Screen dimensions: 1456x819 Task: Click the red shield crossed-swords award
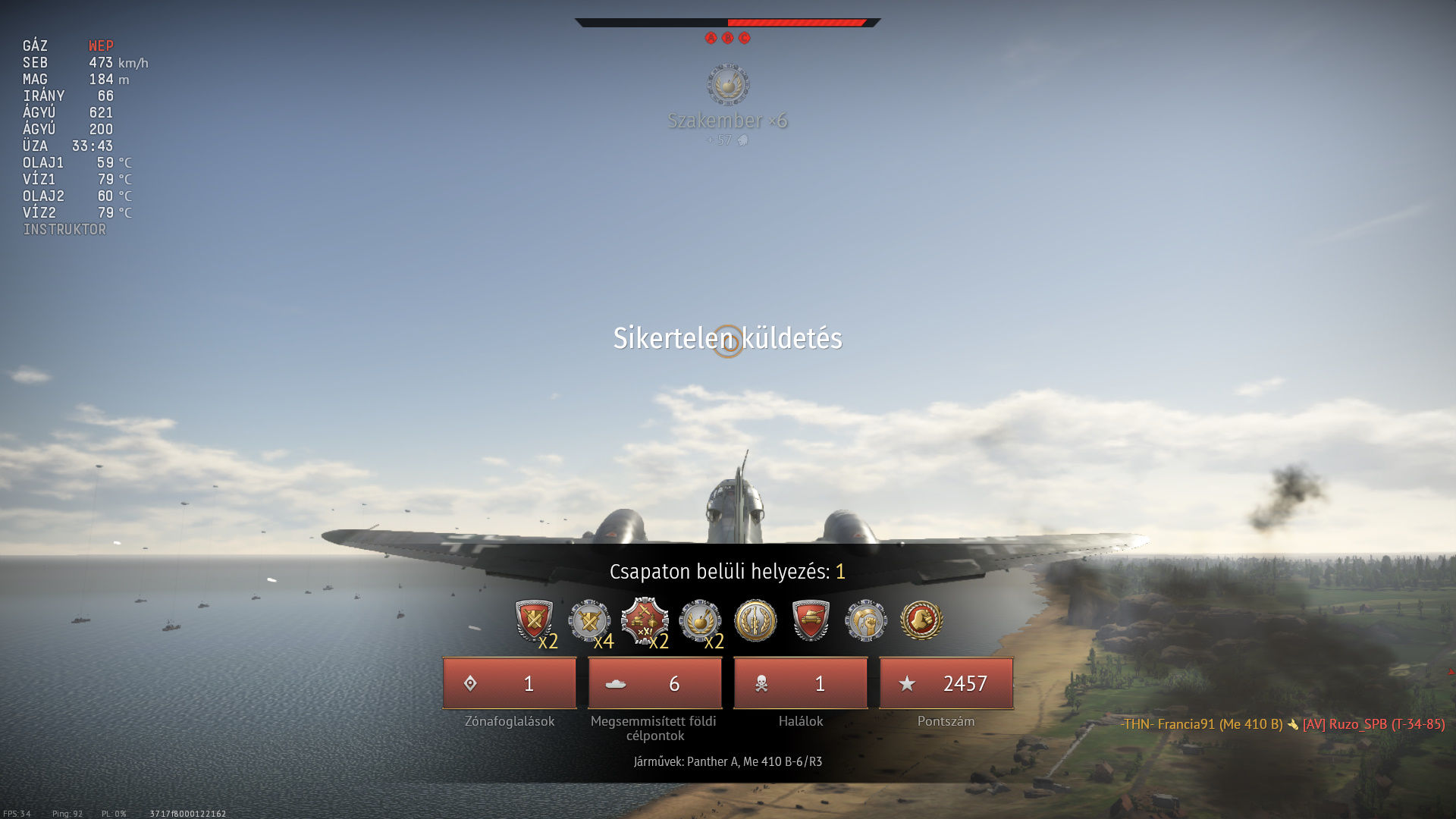[534, 620]
